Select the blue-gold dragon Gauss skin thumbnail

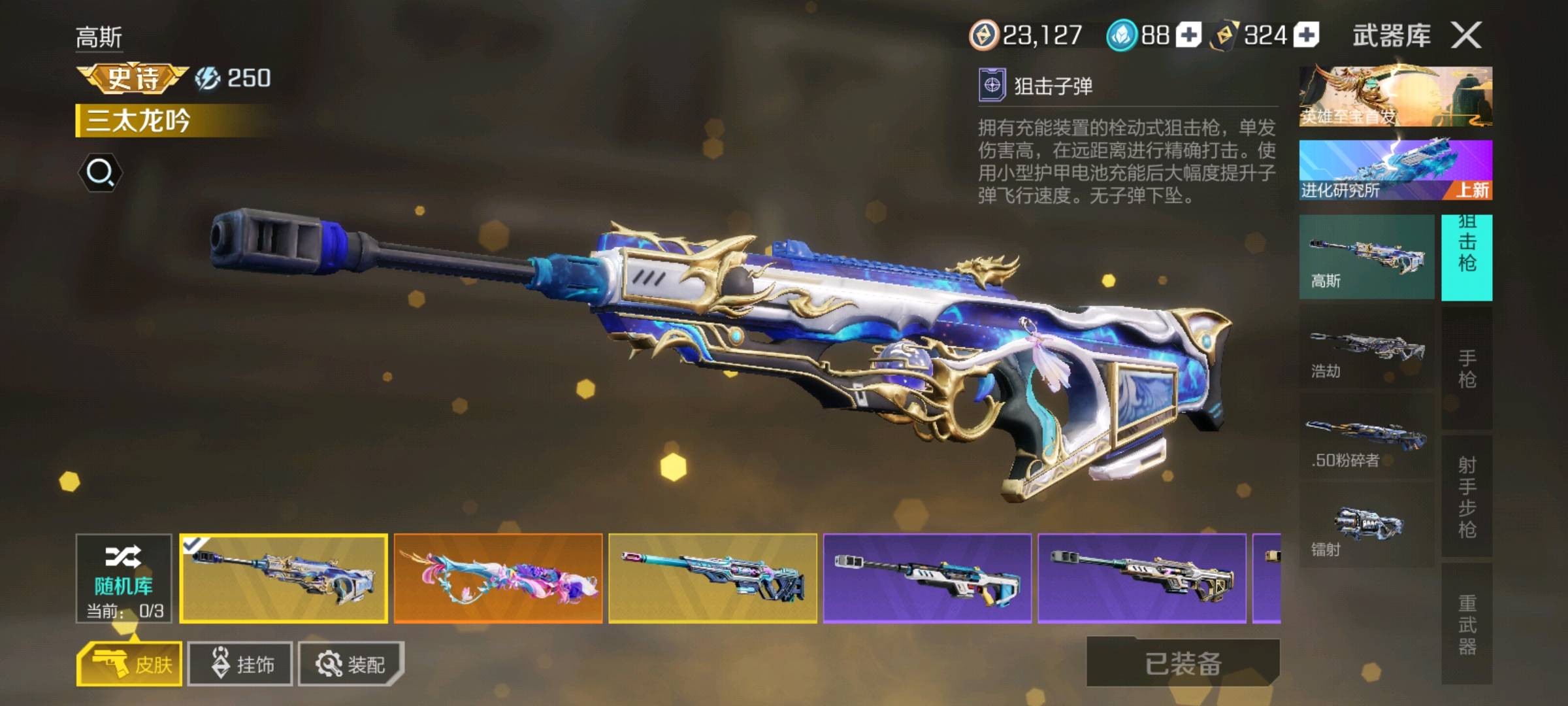tap(284, 579)
